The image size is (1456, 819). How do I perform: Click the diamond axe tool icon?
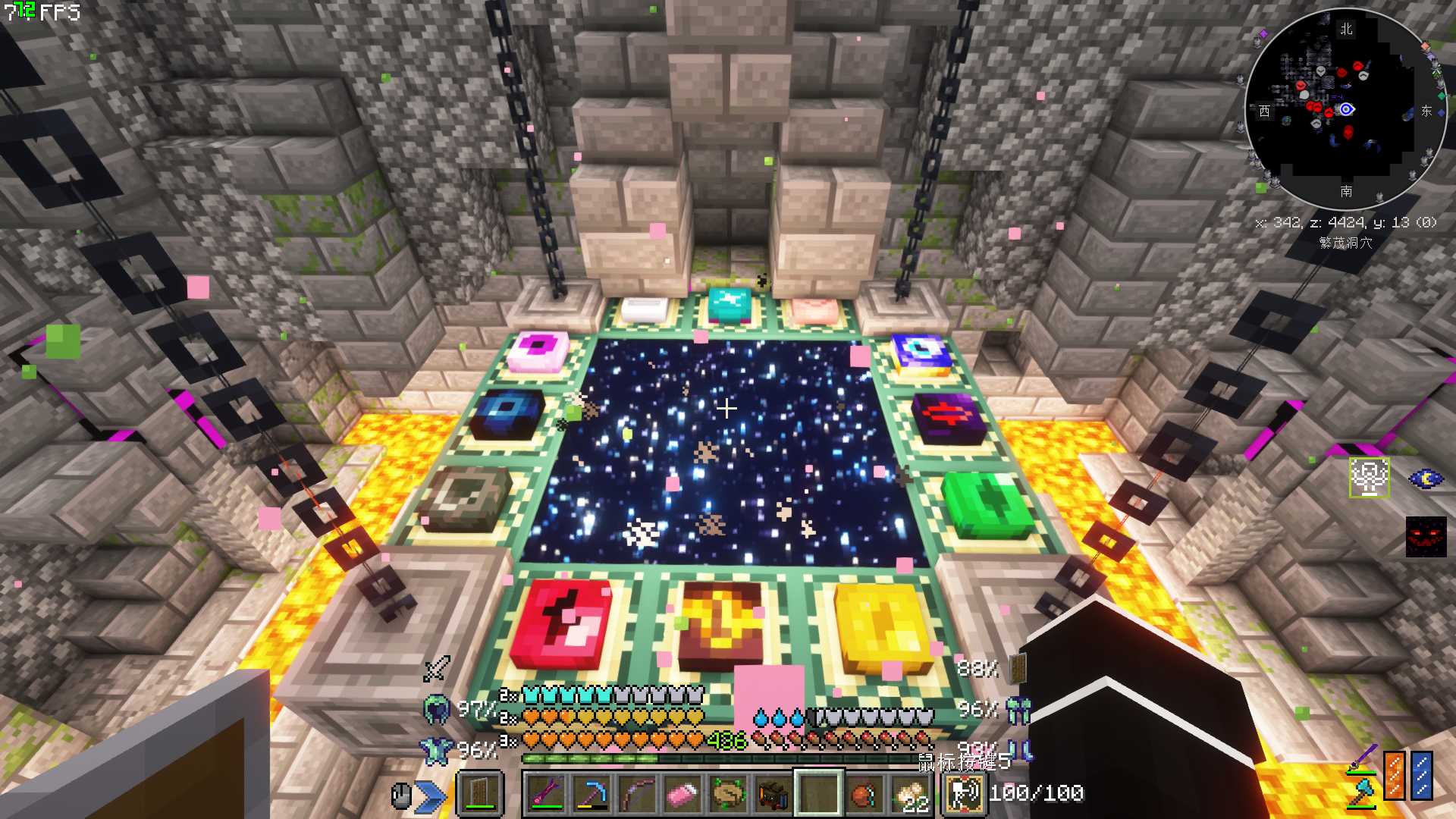1362,794
